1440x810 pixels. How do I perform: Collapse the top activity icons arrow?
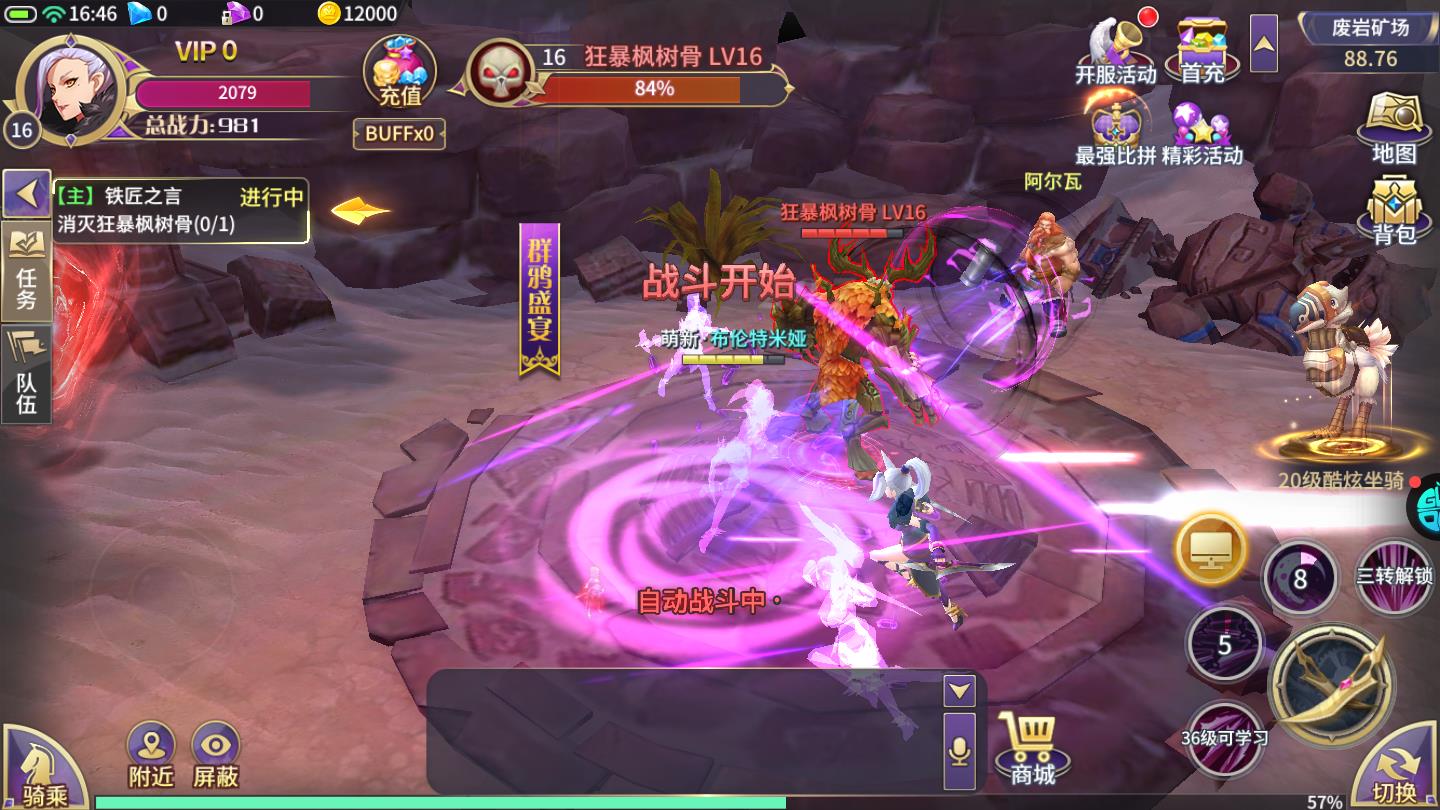(1263, 43)
